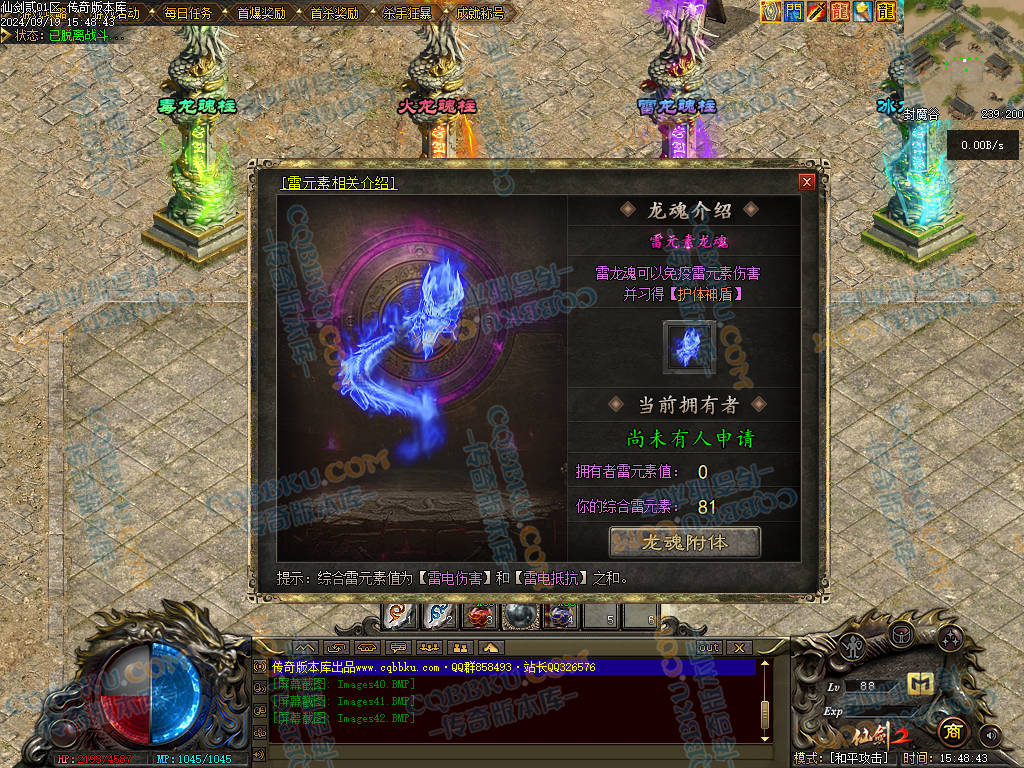
Task: Click the chat panel 'out' button
Action: (708, 647)
